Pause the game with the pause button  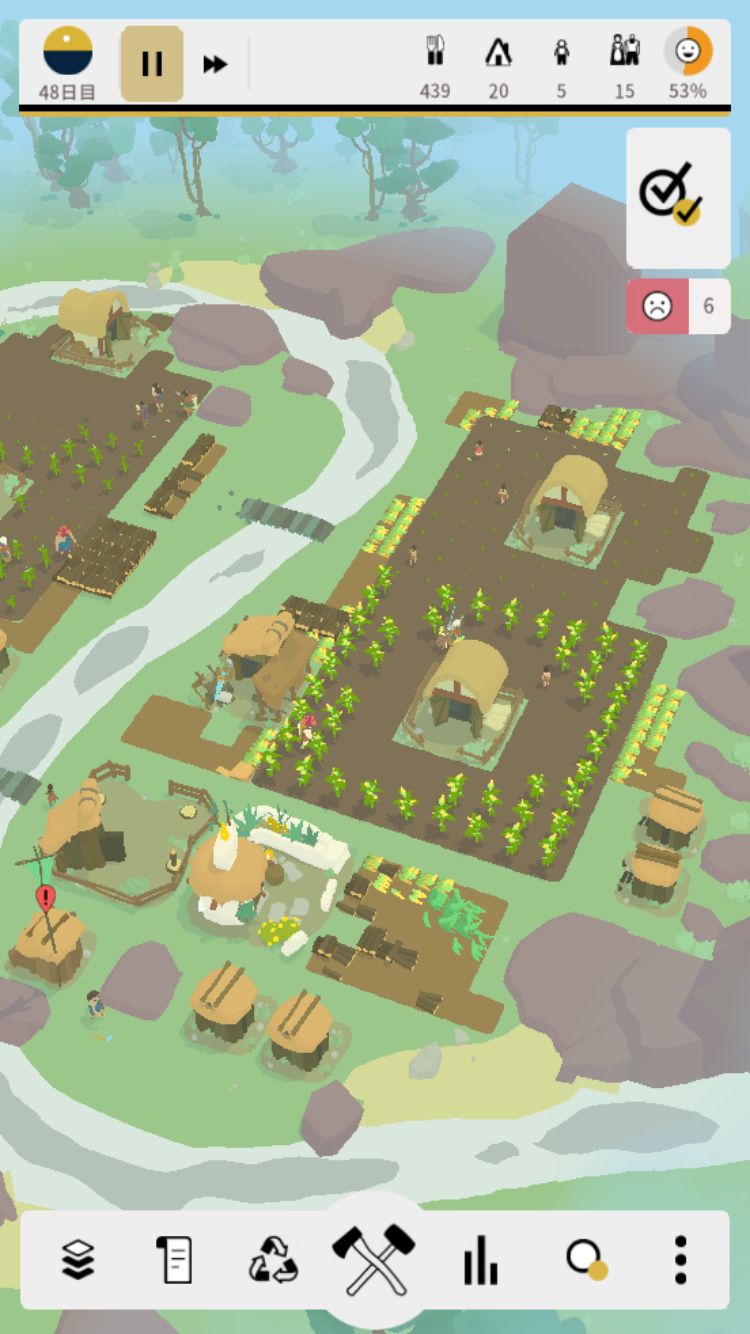(152, 64)
